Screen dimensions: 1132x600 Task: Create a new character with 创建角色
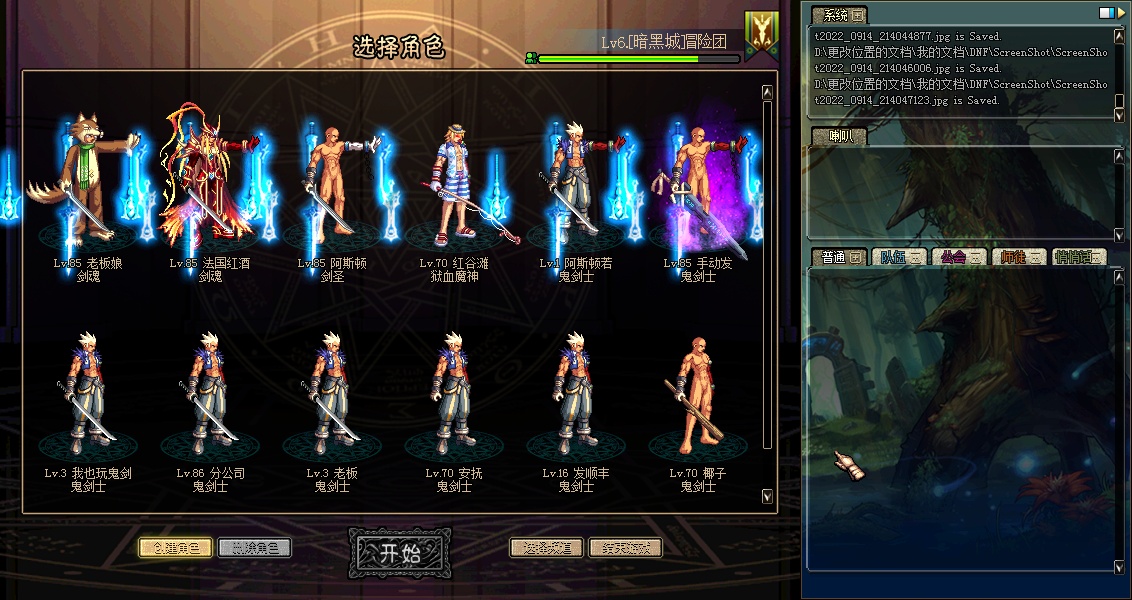(175, 548)
